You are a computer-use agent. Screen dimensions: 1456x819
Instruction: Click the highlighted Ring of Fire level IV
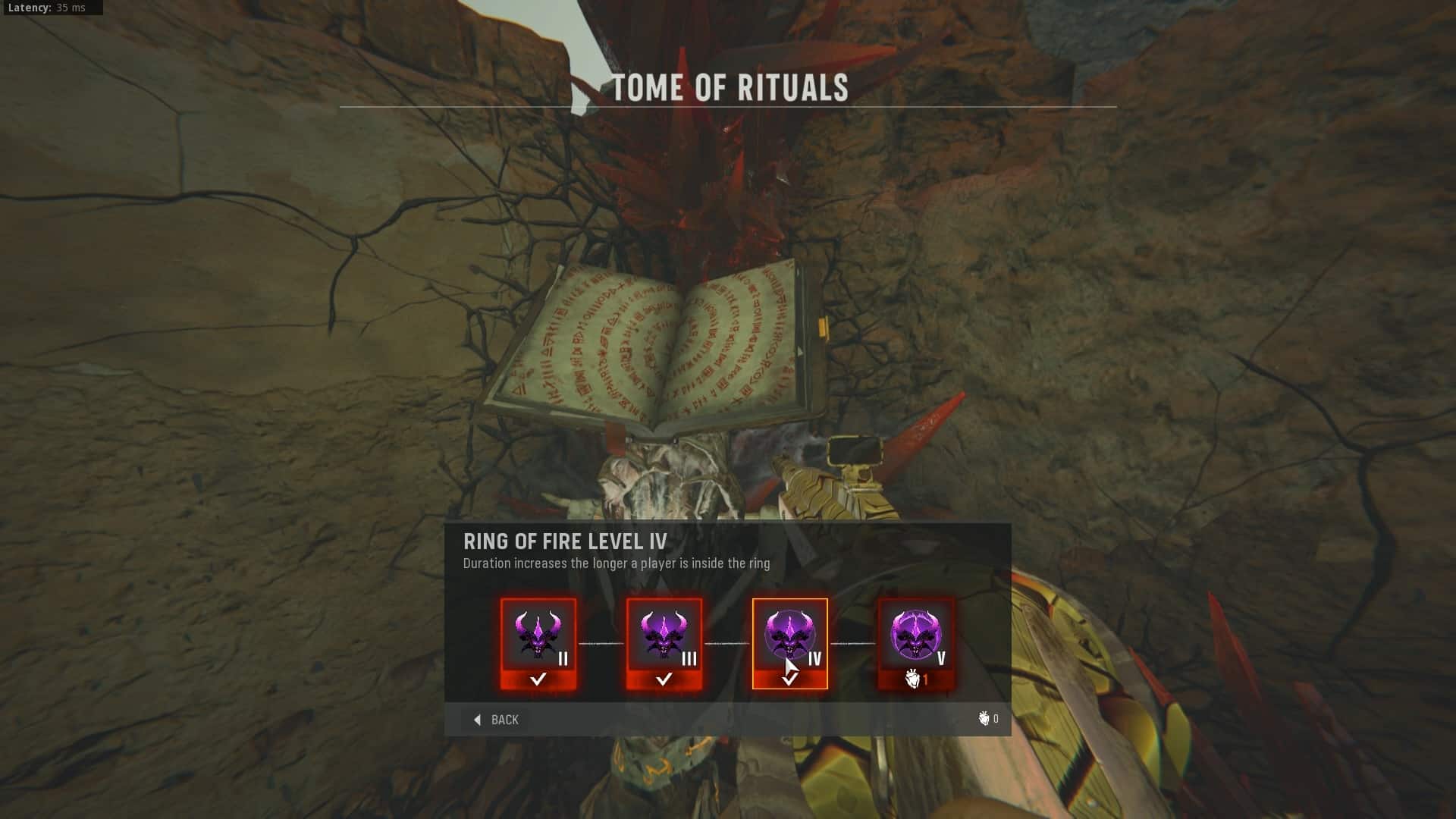789,644
